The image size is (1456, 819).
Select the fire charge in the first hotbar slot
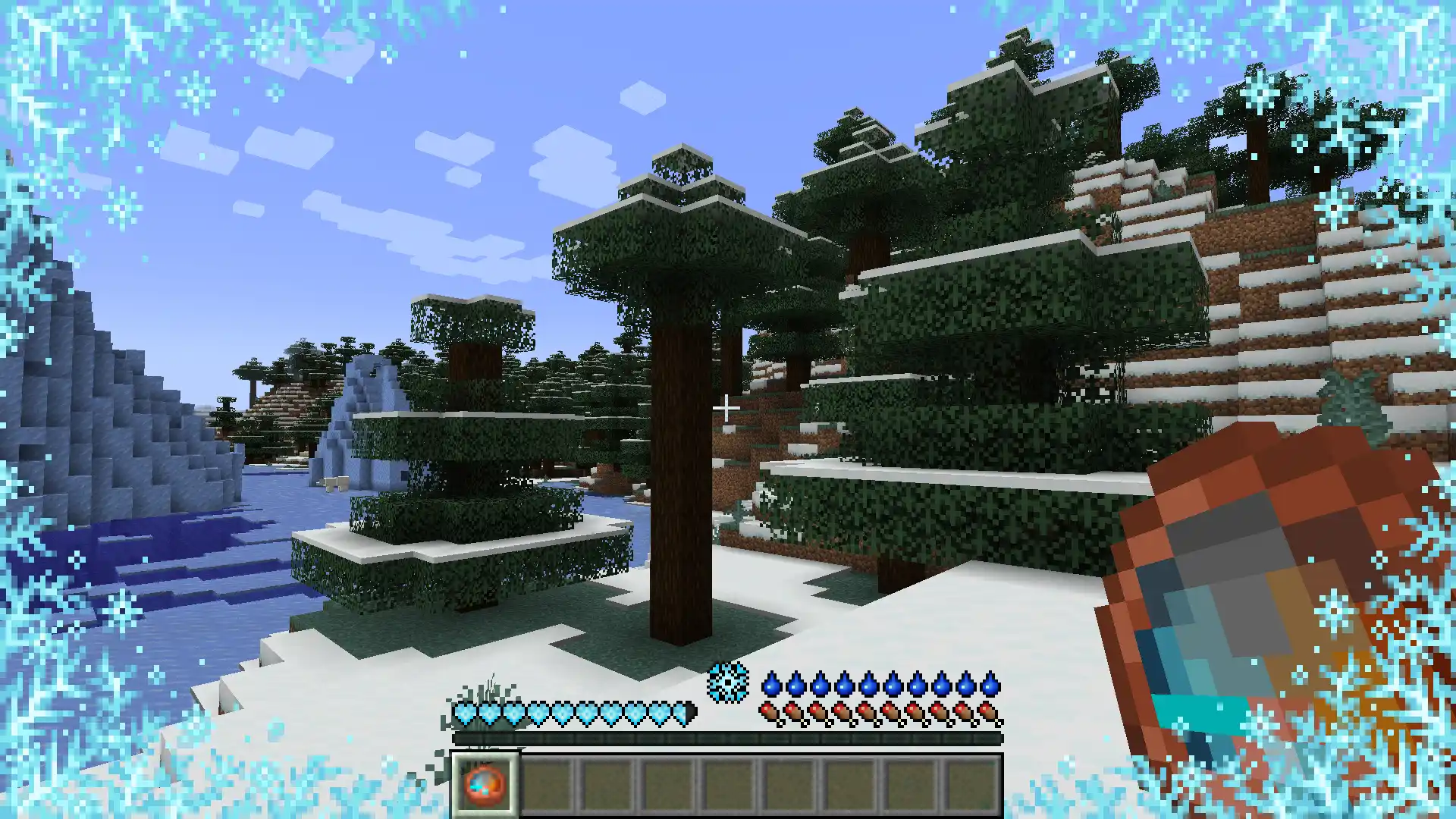[x=485, y=785]
